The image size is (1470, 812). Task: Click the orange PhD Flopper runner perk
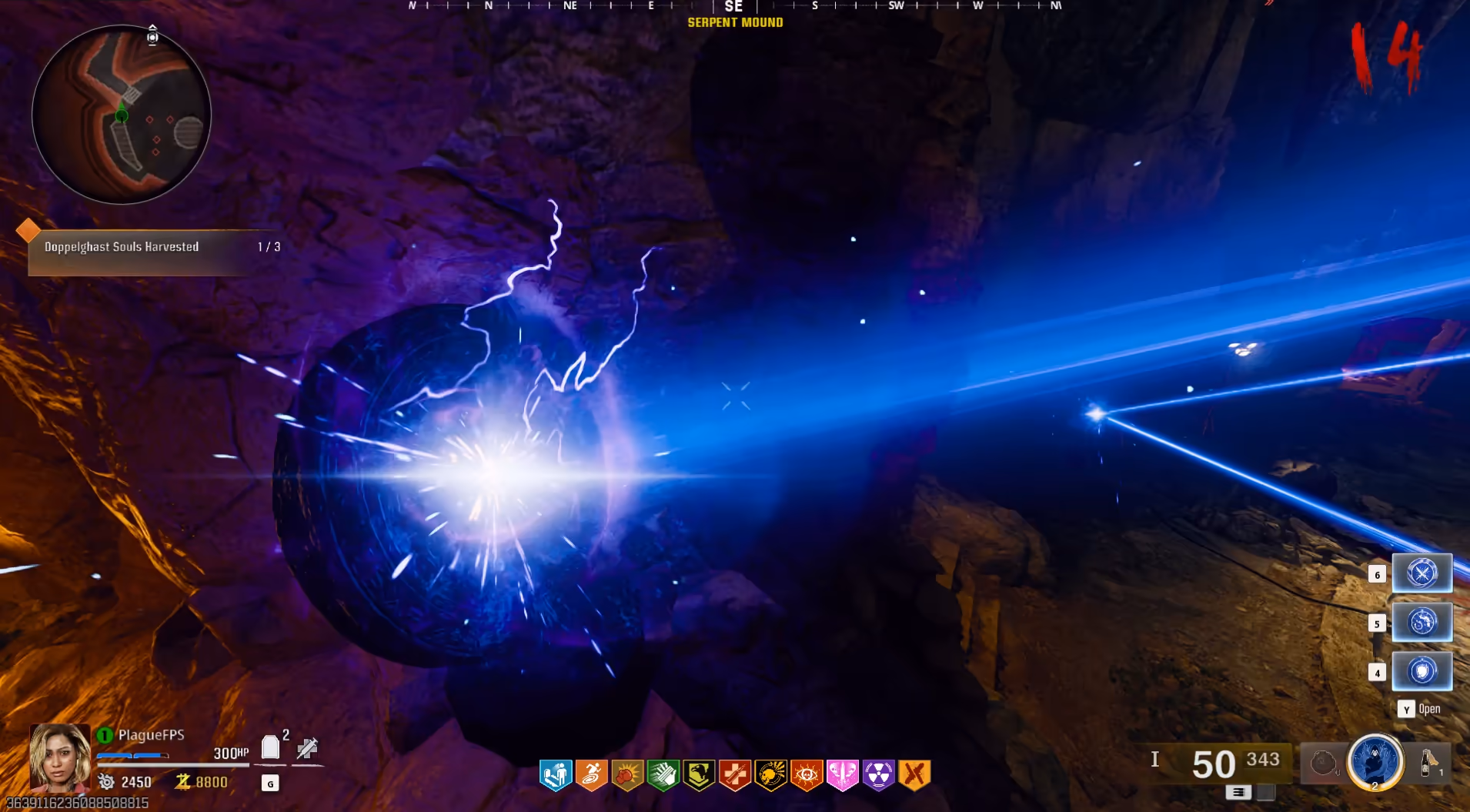tap(591, 775)
